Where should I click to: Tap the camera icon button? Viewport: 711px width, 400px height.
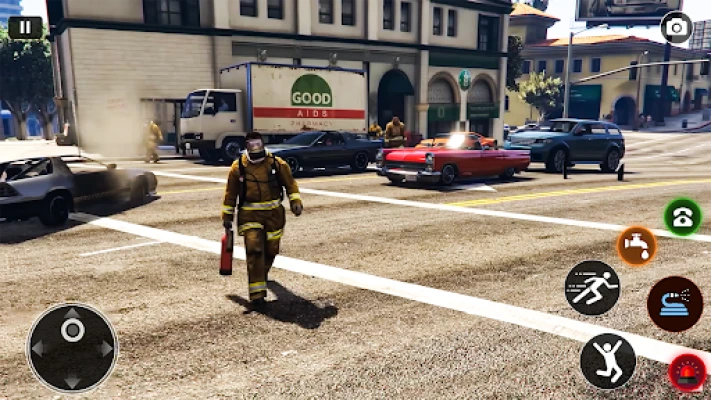676,27
